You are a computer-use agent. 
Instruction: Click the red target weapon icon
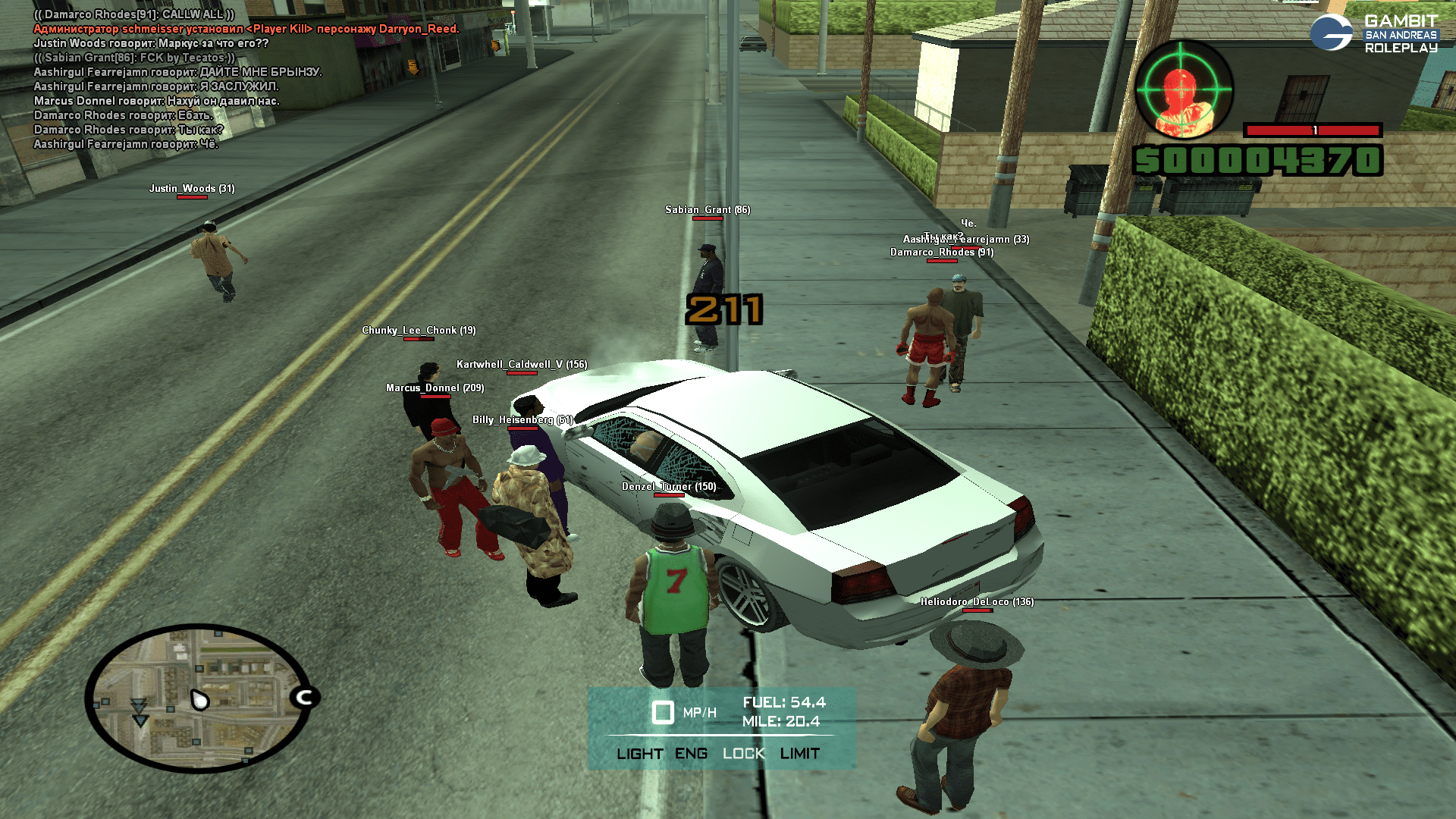click(x=1183, y=89)
